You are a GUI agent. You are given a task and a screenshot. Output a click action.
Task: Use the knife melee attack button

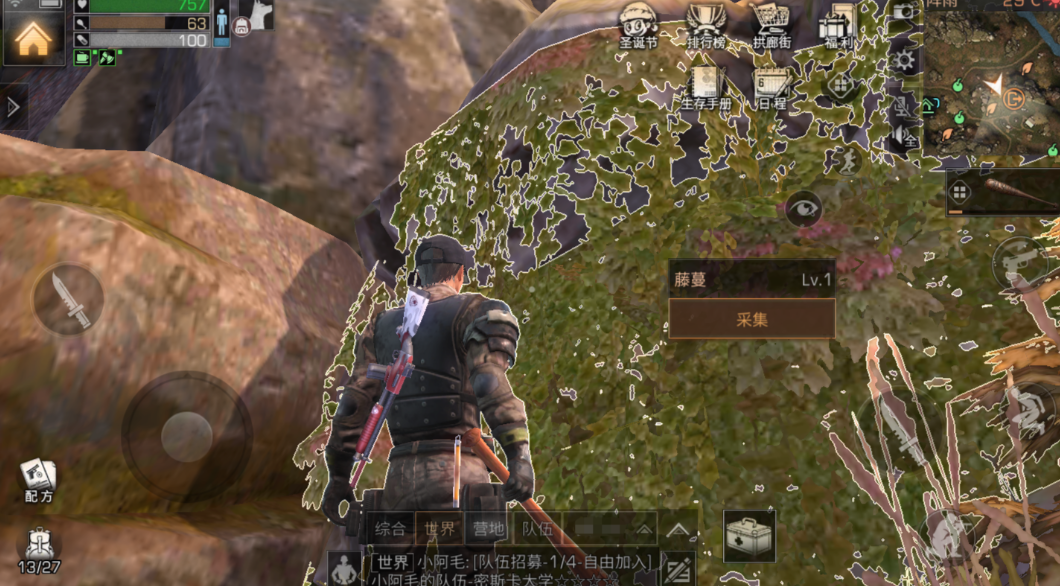point(68,299)
